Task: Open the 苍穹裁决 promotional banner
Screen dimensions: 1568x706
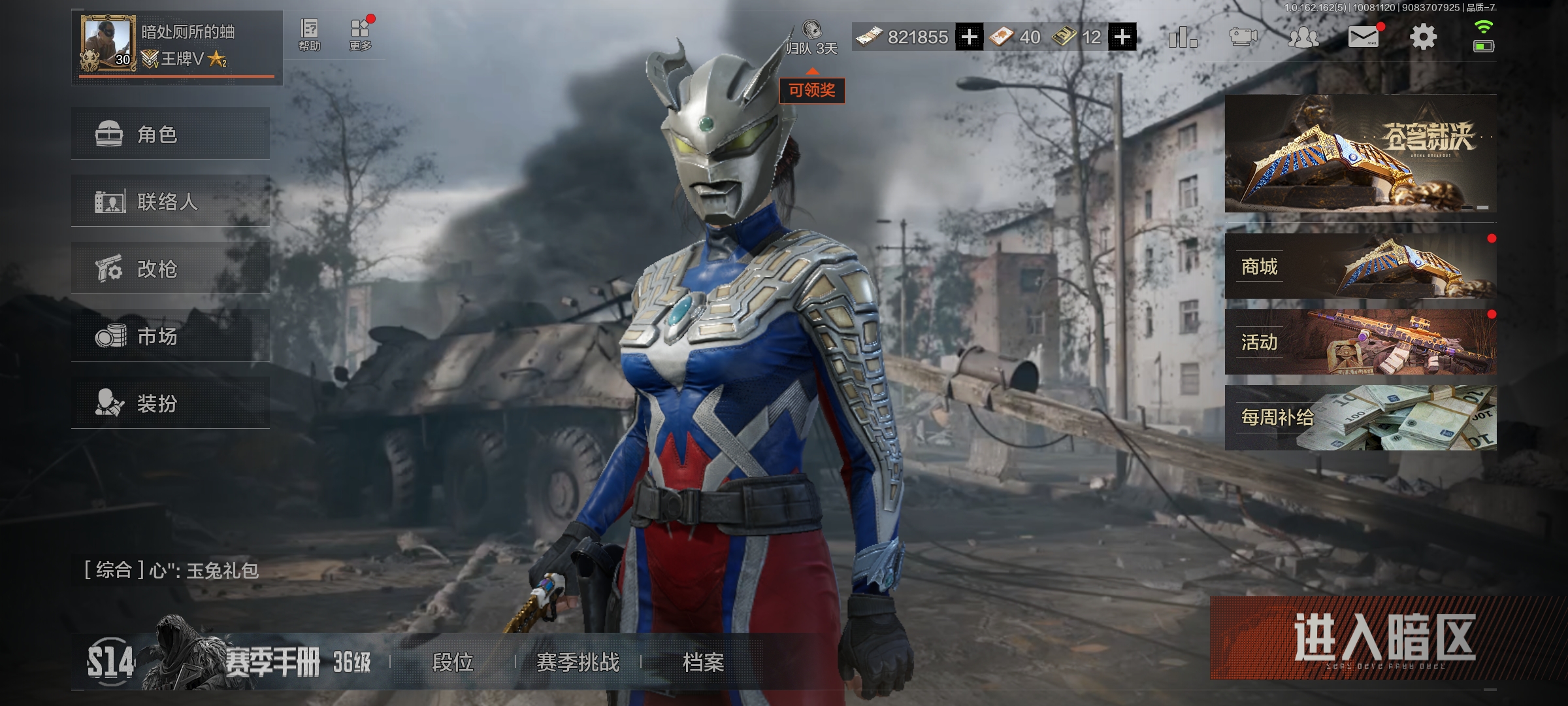Action: pyautogui.click(x=1360, y=154)
